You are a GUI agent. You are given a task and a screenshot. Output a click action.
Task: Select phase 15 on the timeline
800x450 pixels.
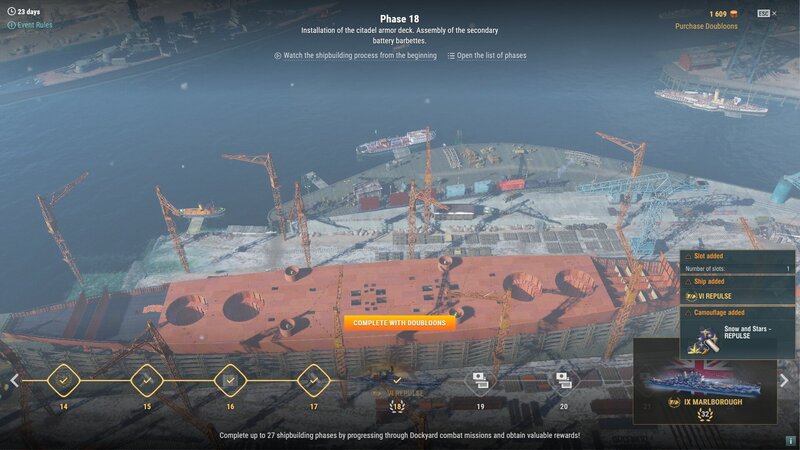(147, 381)
